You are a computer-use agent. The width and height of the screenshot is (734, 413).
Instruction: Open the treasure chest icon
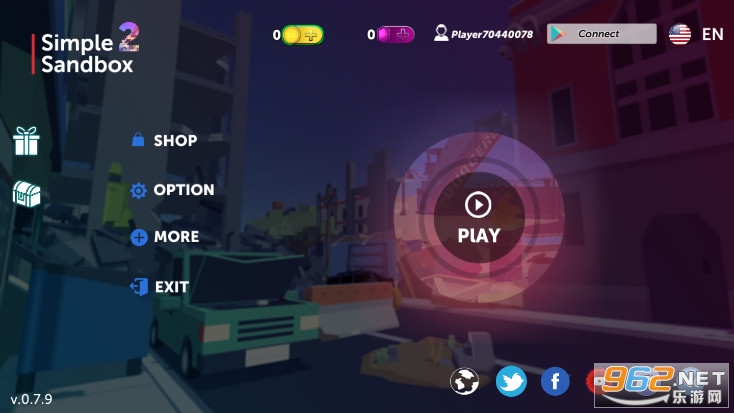(26, 194)
